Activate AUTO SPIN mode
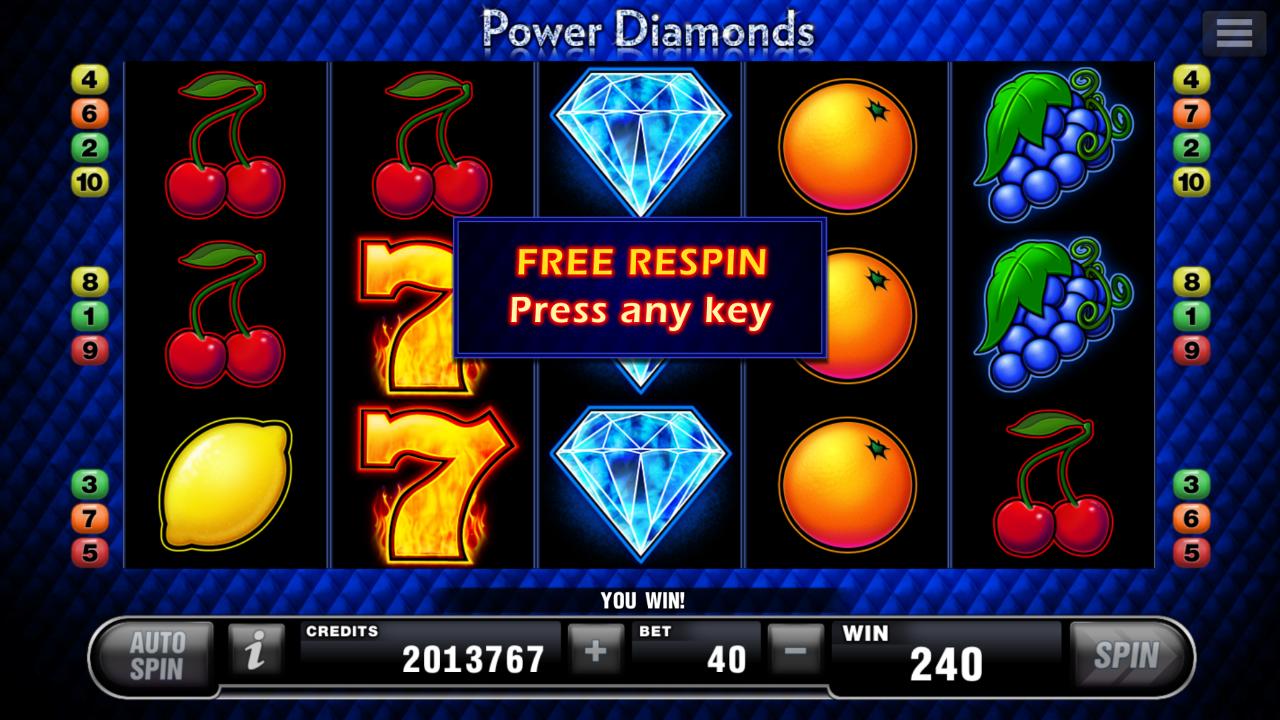Viewport: 1280px width, 720px height. tap(155, 651)
